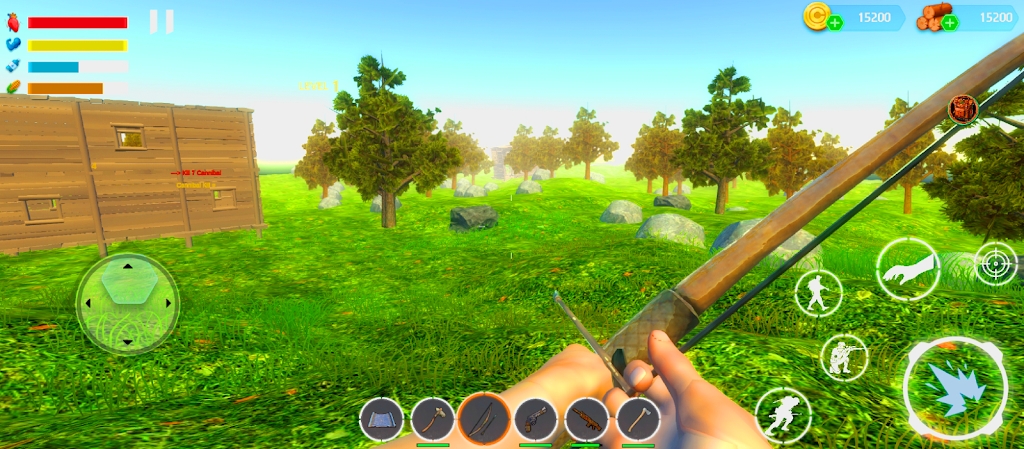Activate the kneeling crouch stance

[x=843, y=357]
